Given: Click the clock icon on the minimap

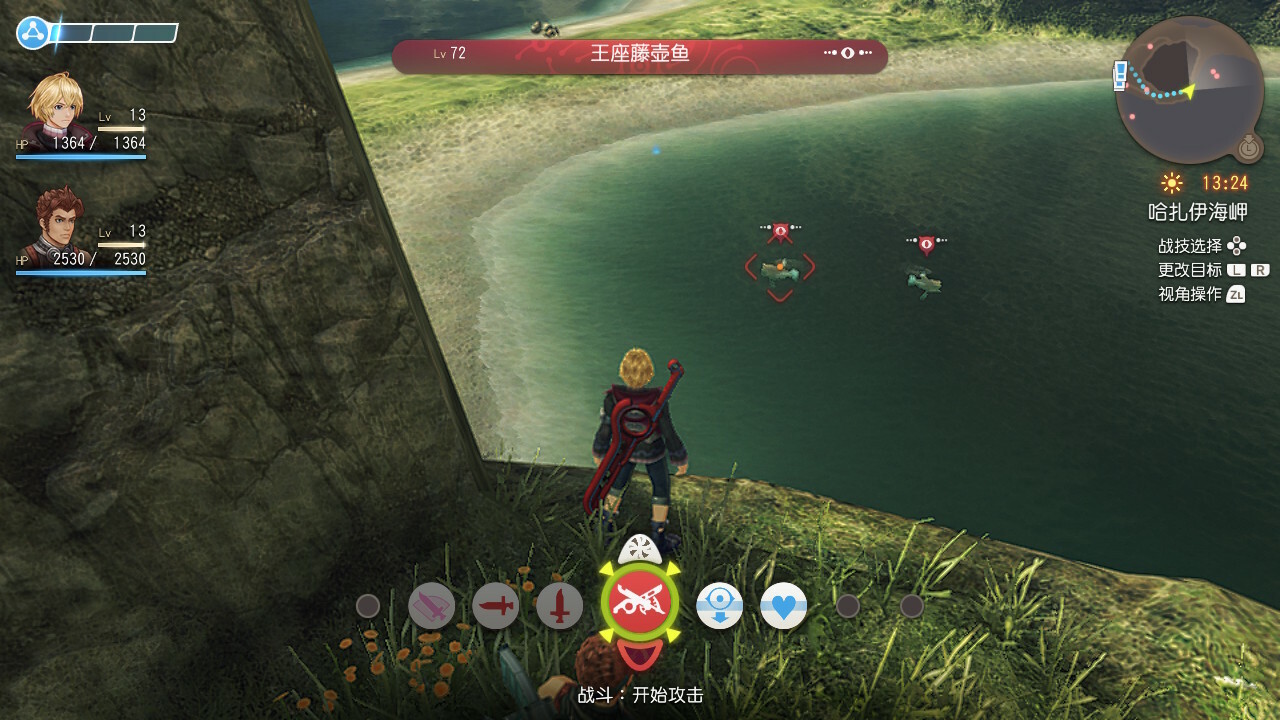Looking at the screenshot, I should point(1248,148).
